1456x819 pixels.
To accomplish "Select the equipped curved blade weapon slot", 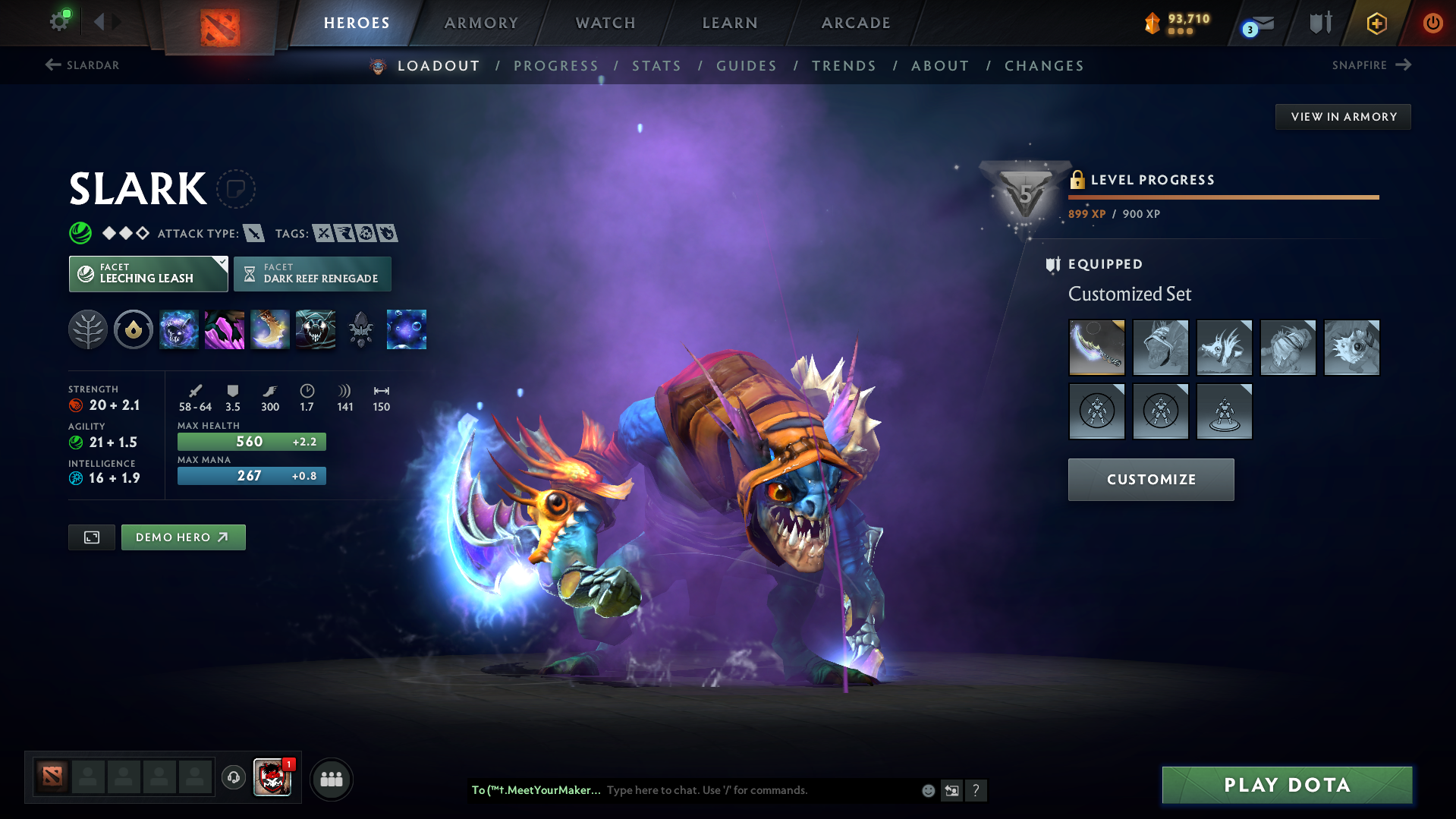I will point(1096,348).
